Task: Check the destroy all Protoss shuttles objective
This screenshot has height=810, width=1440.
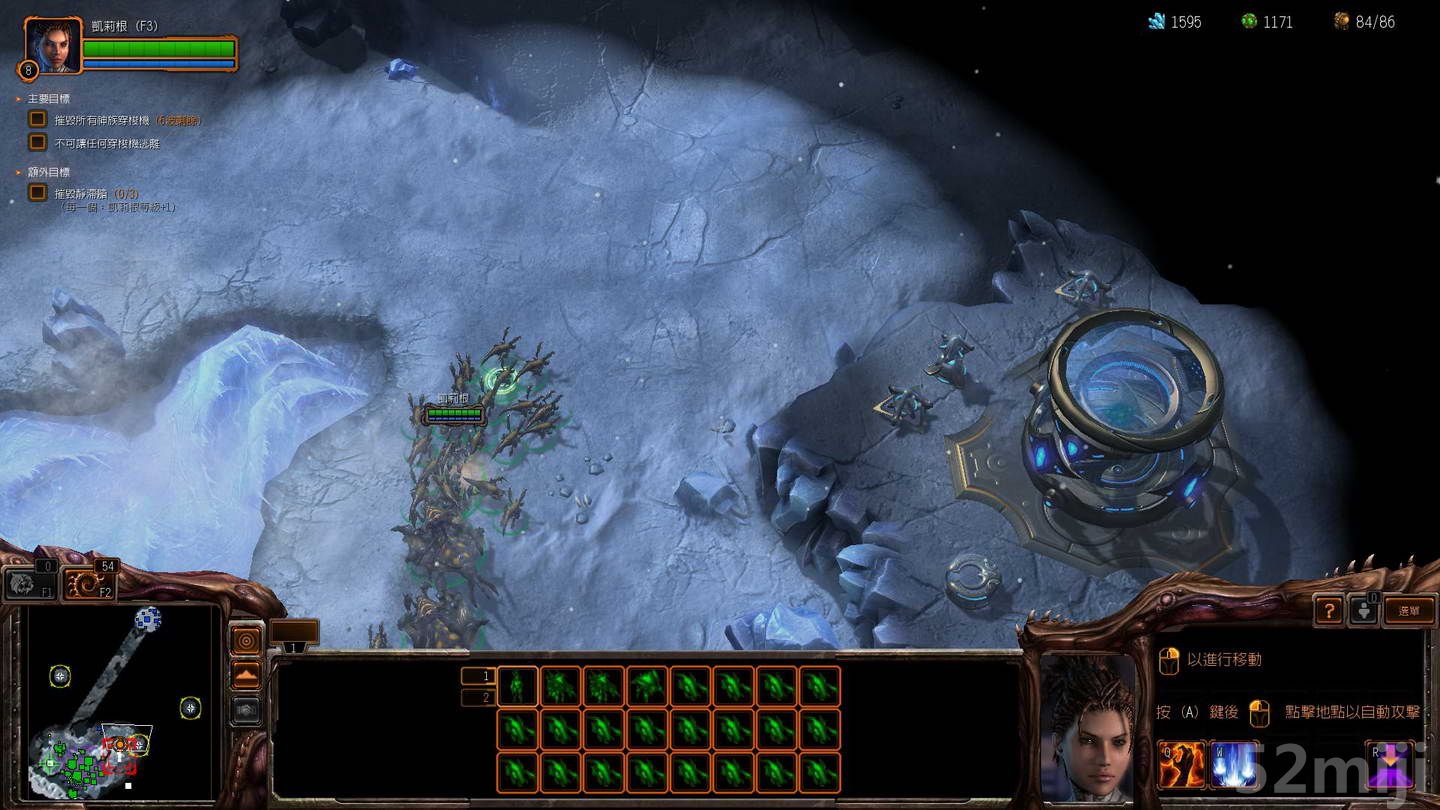Action: pyautogui.click(x=37, y=118)
